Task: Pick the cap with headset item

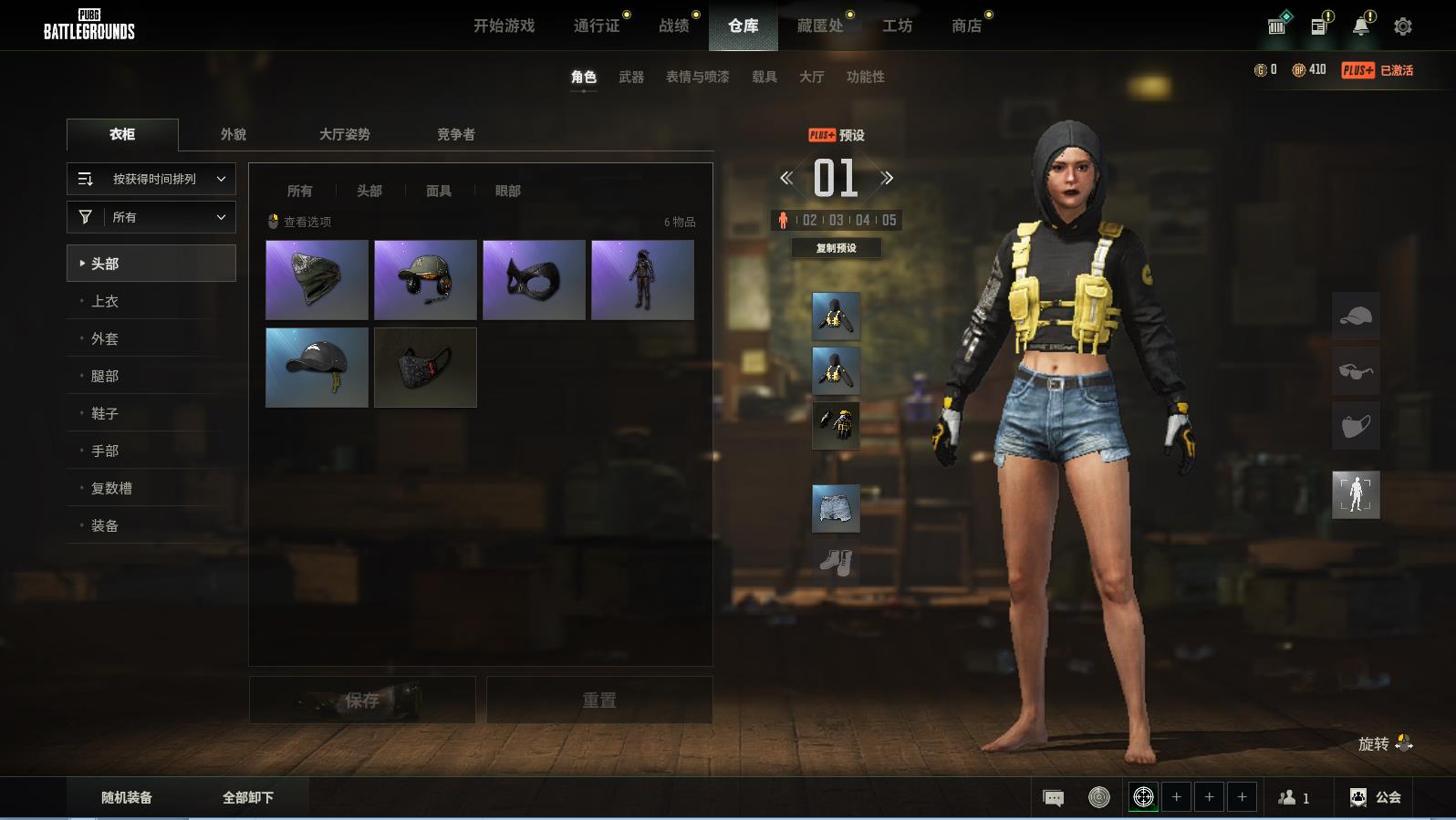Action: [x=425, y=279]
